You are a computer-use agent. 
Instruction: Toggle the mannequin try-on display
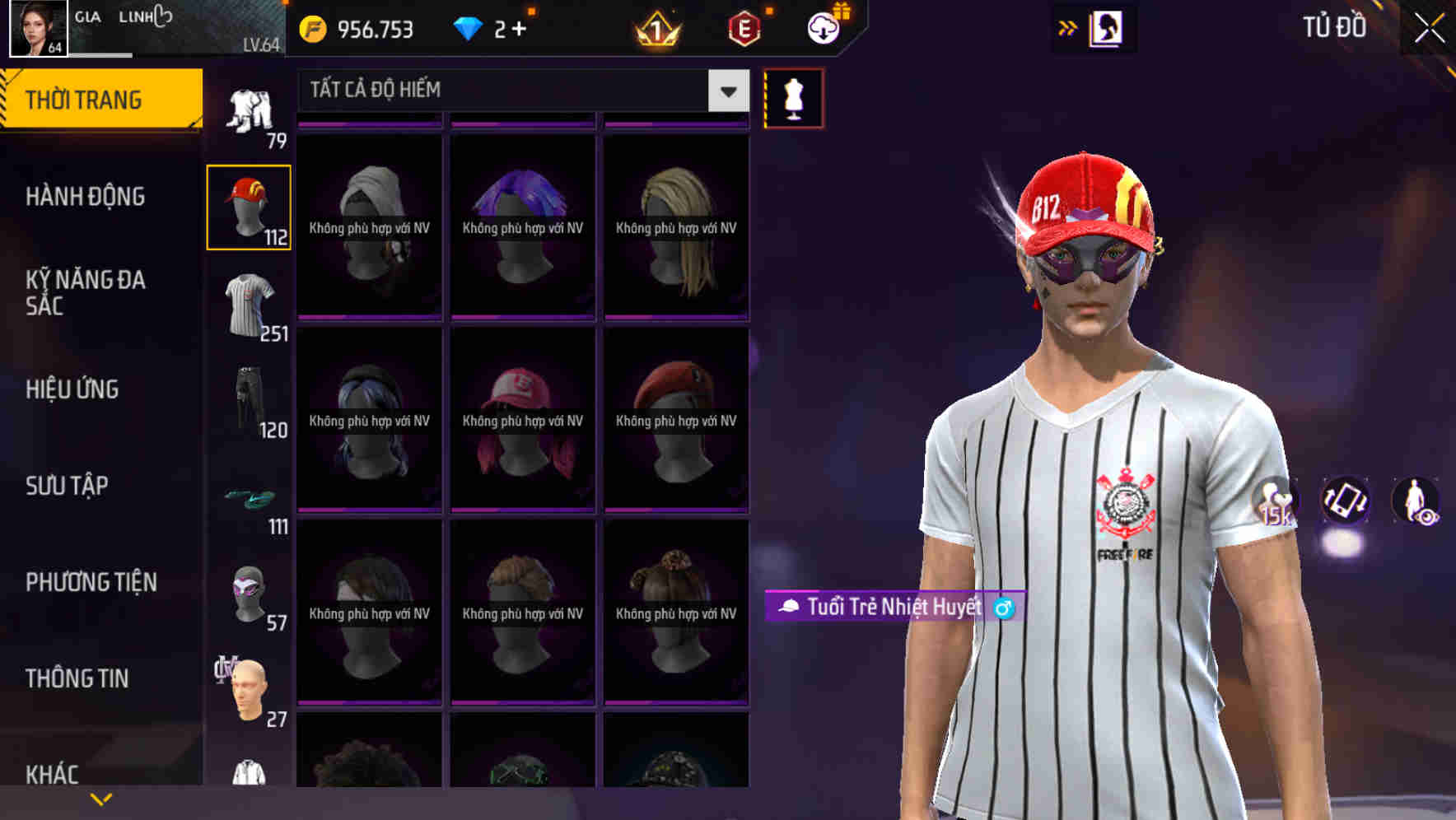click(792, 97)
